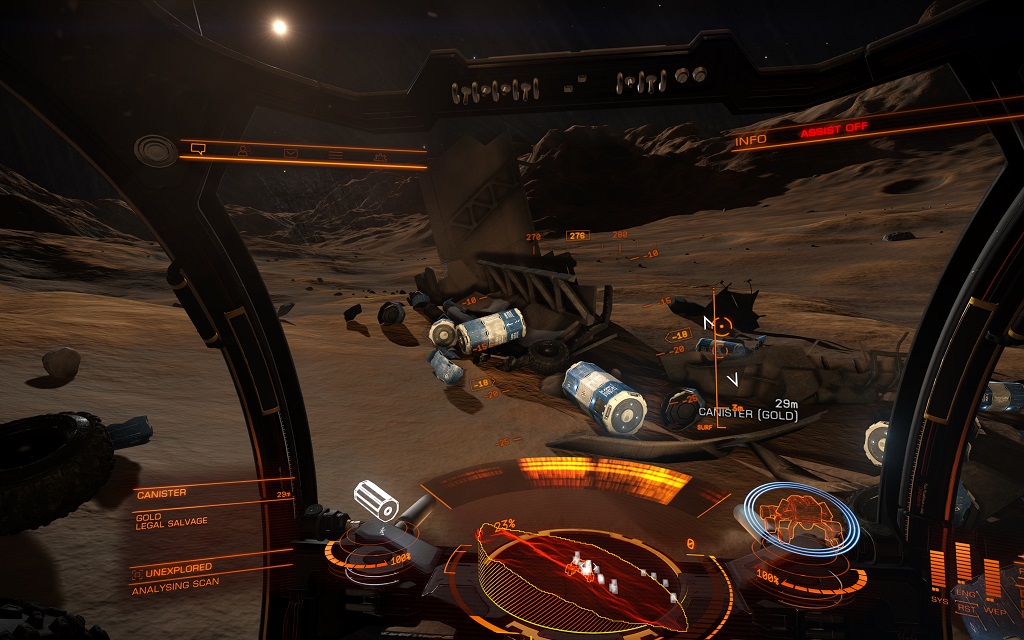Reset power distribution with RST
Viewport: 1024px width, 640px height.
966,608
